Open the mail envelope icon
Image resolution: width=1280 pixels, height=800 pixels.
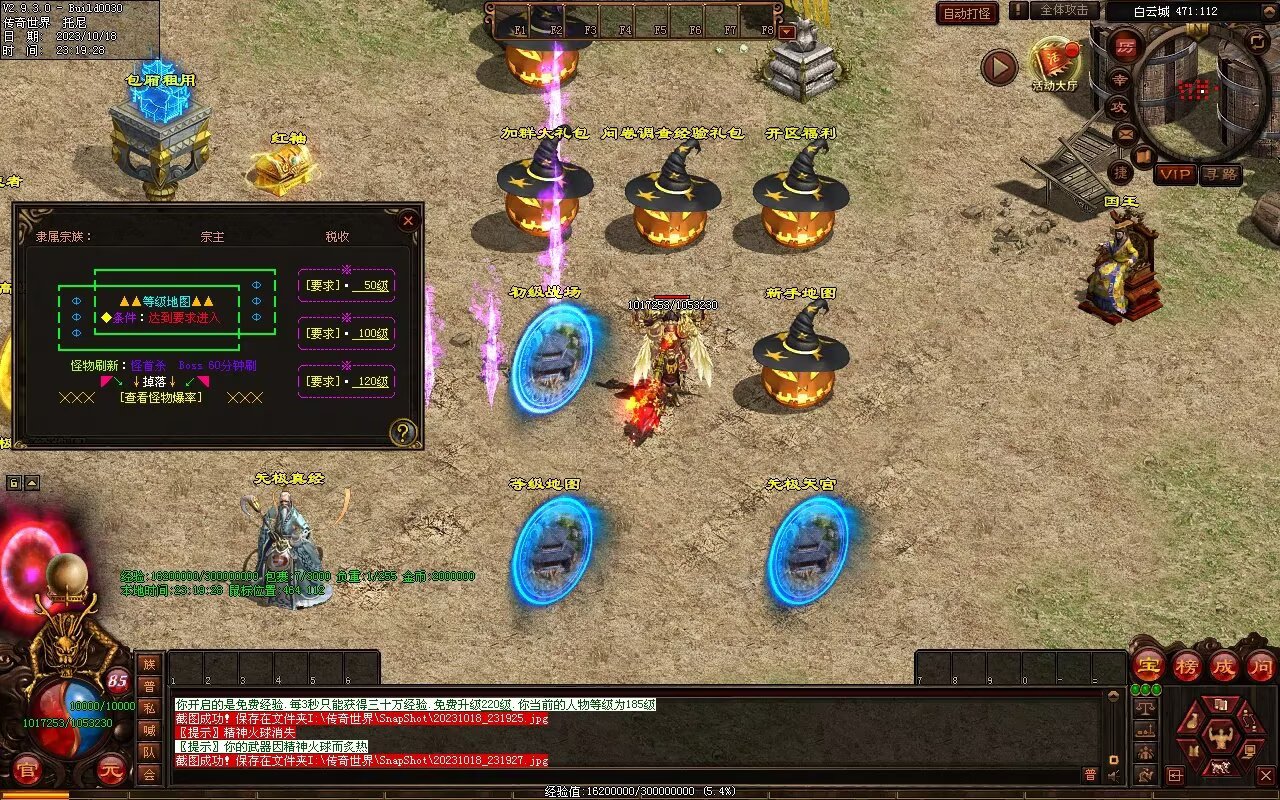(x=1125, y=133)
